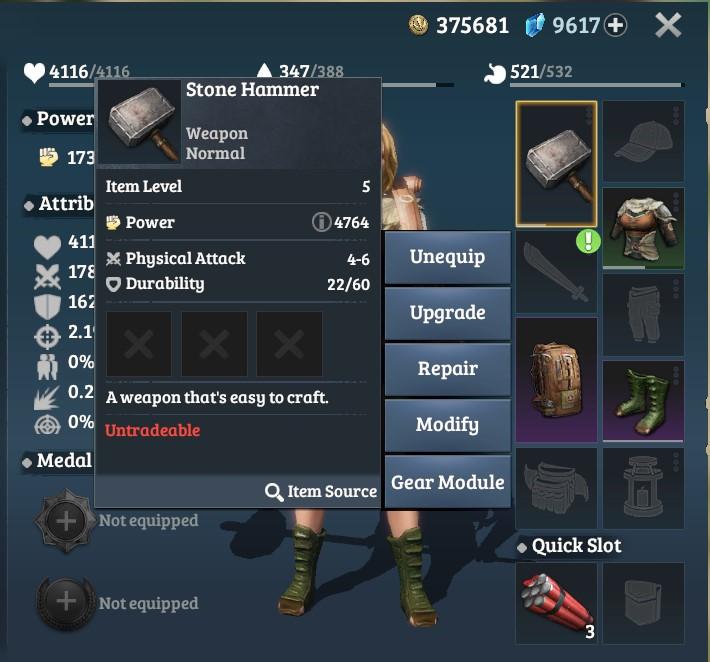Repair the Stone Hammer

coord(447,369)
